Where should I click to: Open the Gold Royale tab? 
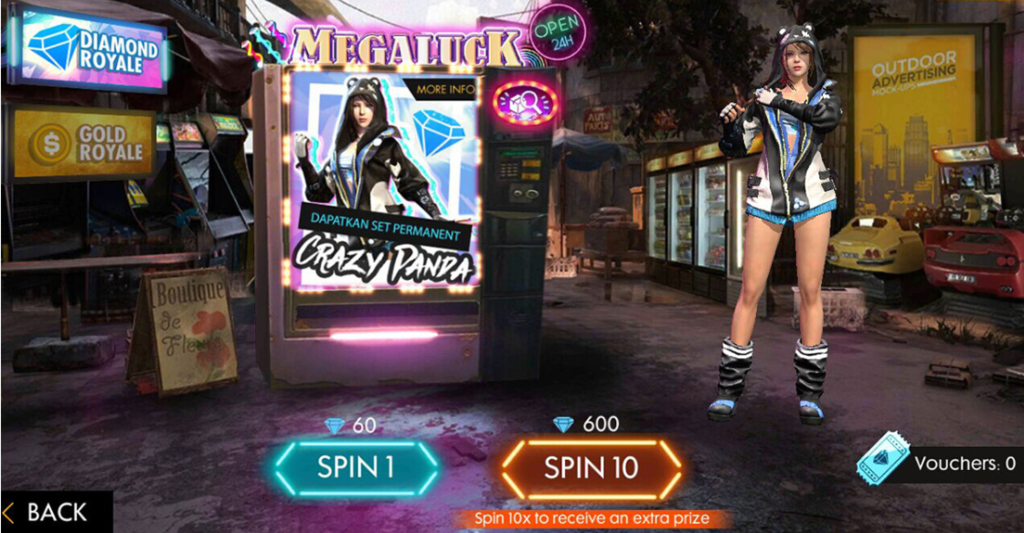click(84, 143)
